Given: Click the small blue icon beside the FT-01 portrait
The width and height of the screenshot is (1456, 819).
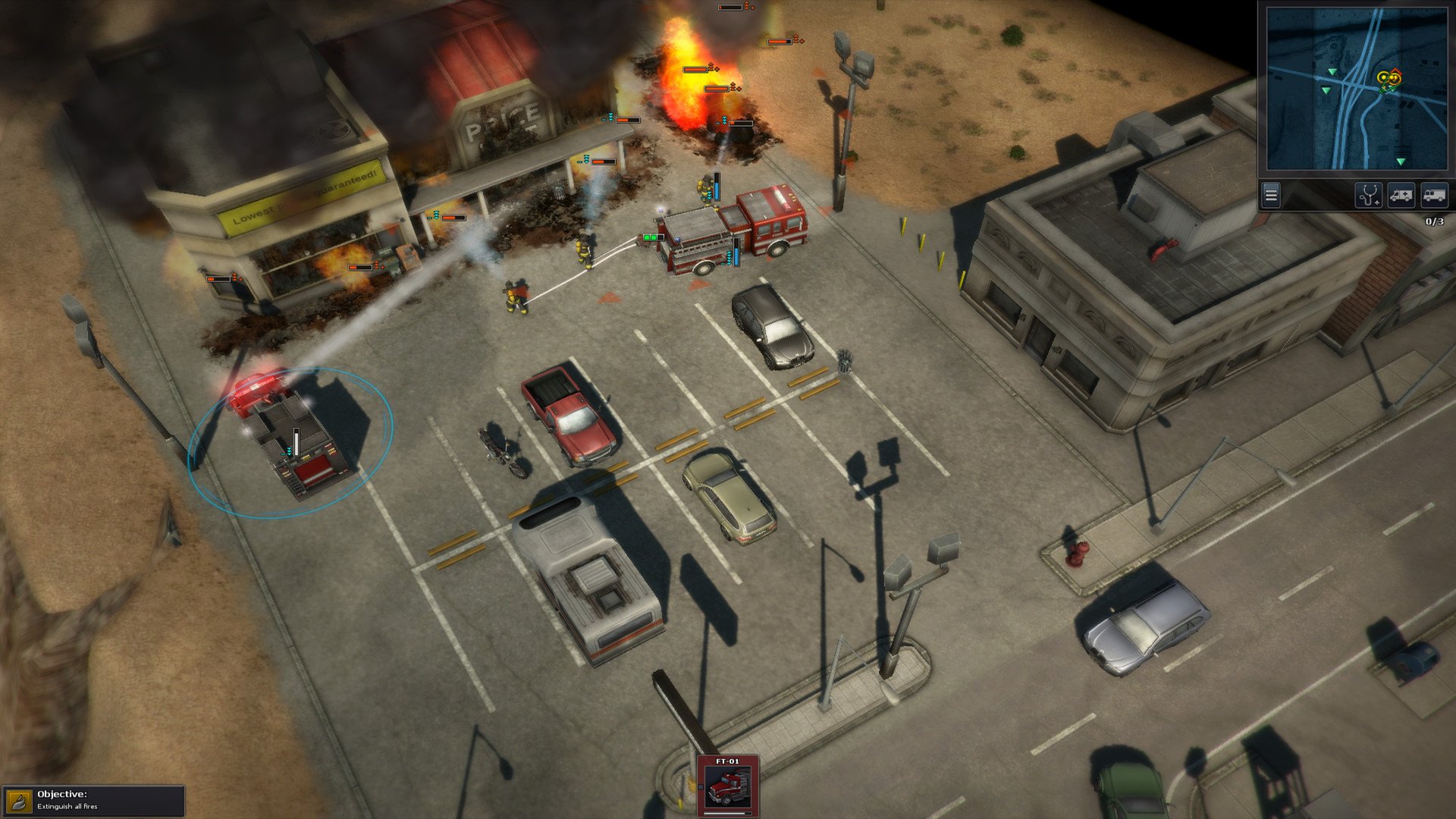Looking at the screenshot, I should click(701, 786).
